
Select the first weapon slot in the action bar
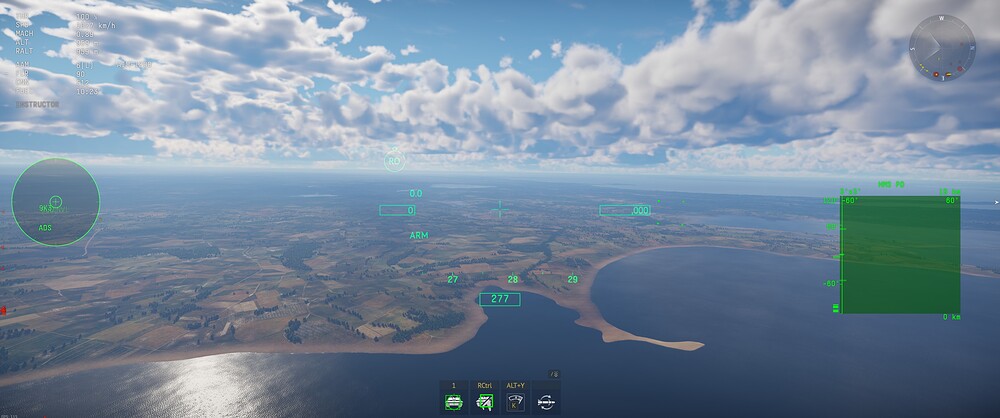454,402
